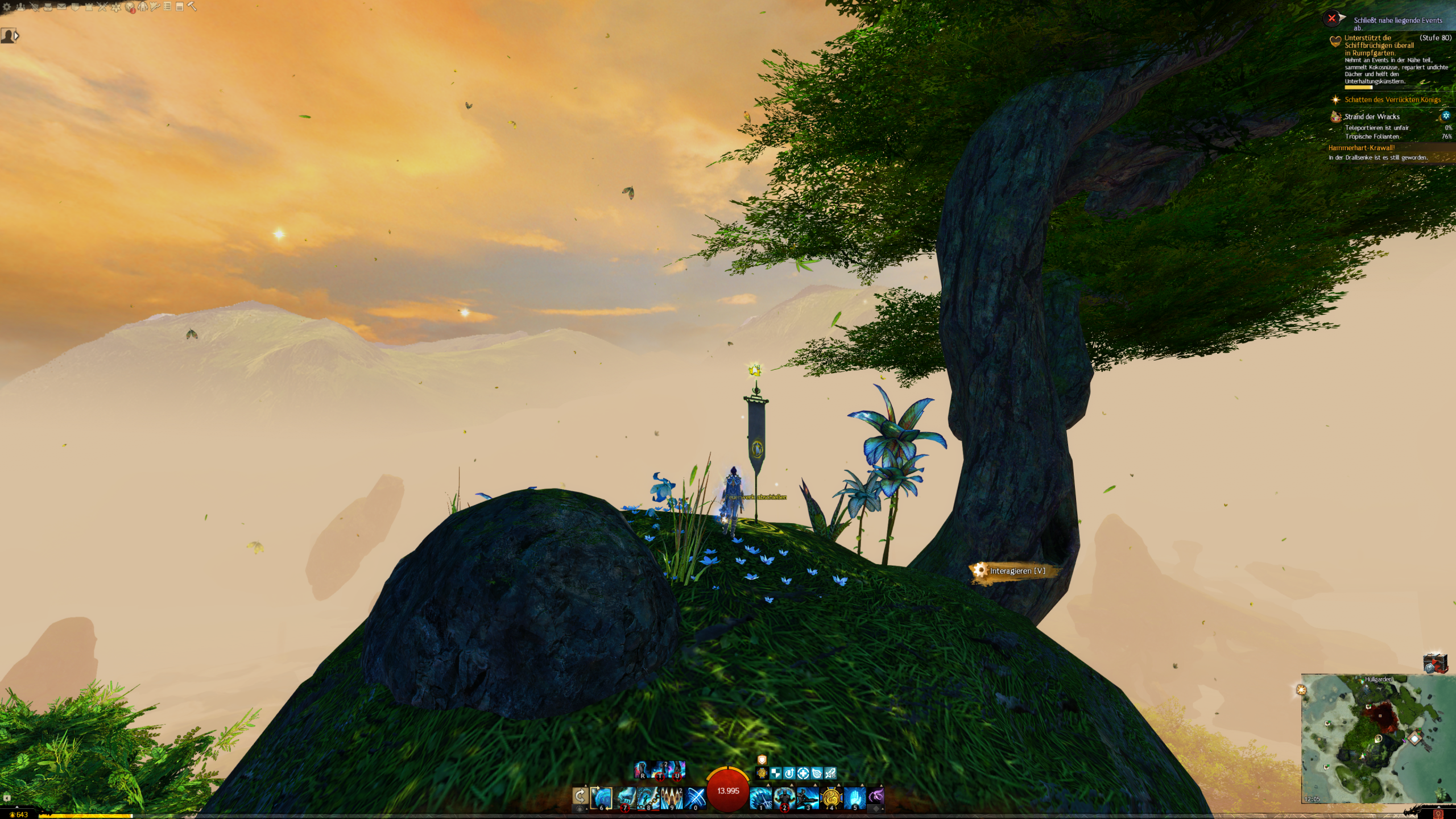Activate the skill bound to key 6

coord(602,797)
